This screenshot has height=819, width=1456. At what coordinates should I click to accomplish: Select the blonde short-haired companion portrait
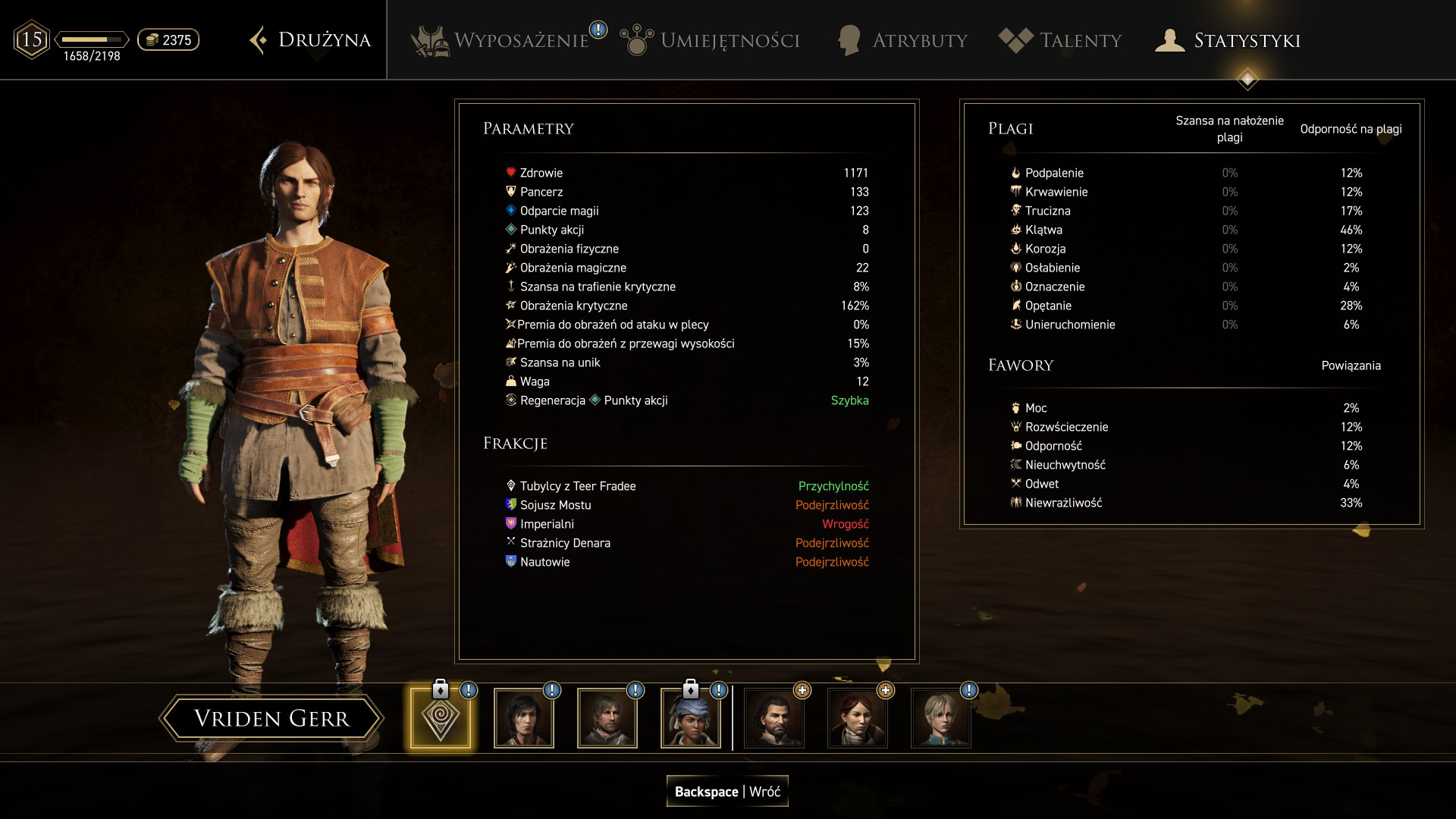point(941,718)
